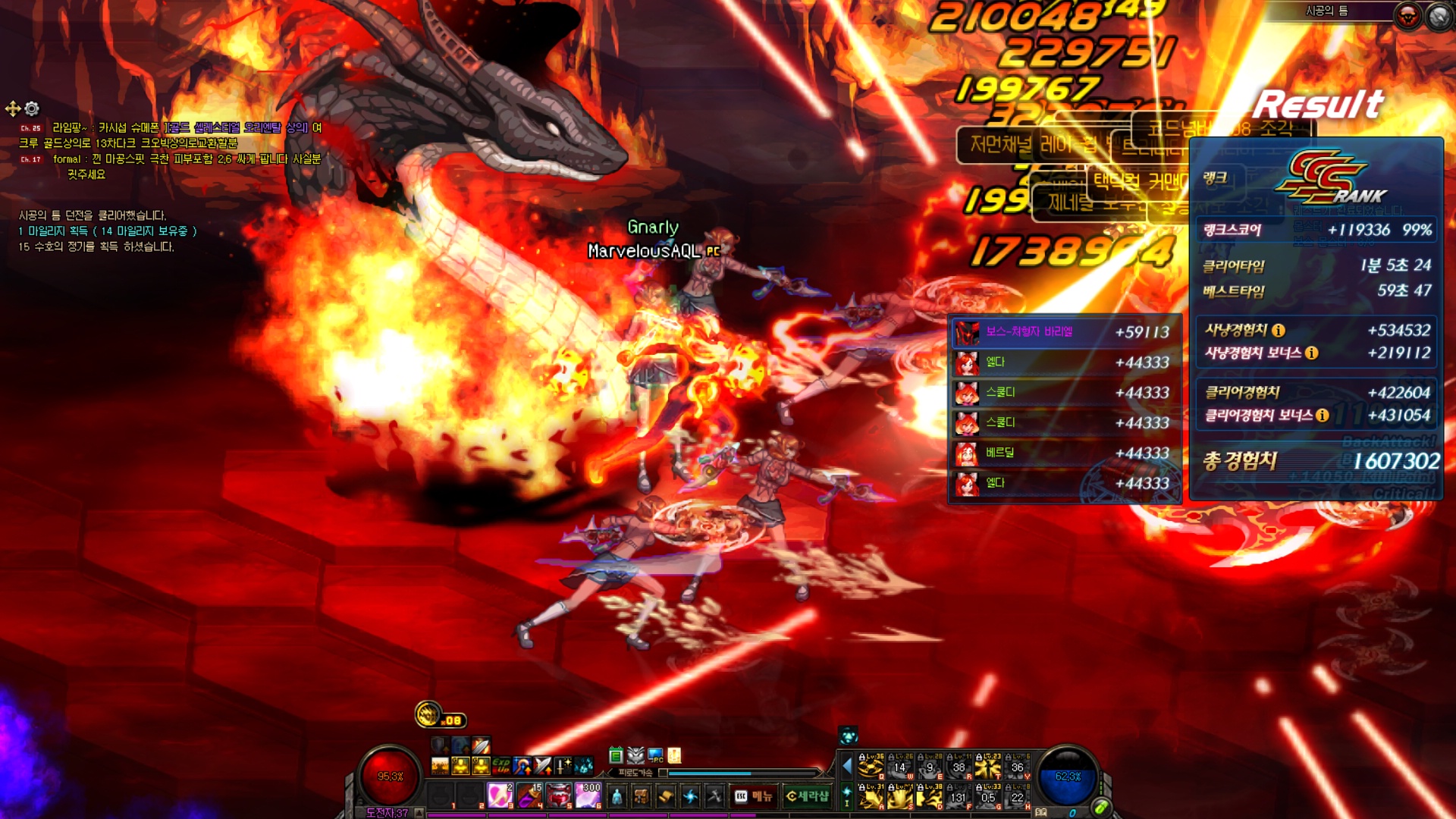Open the chat settings gear icon

pyautogui.click(x=32, y=108)
